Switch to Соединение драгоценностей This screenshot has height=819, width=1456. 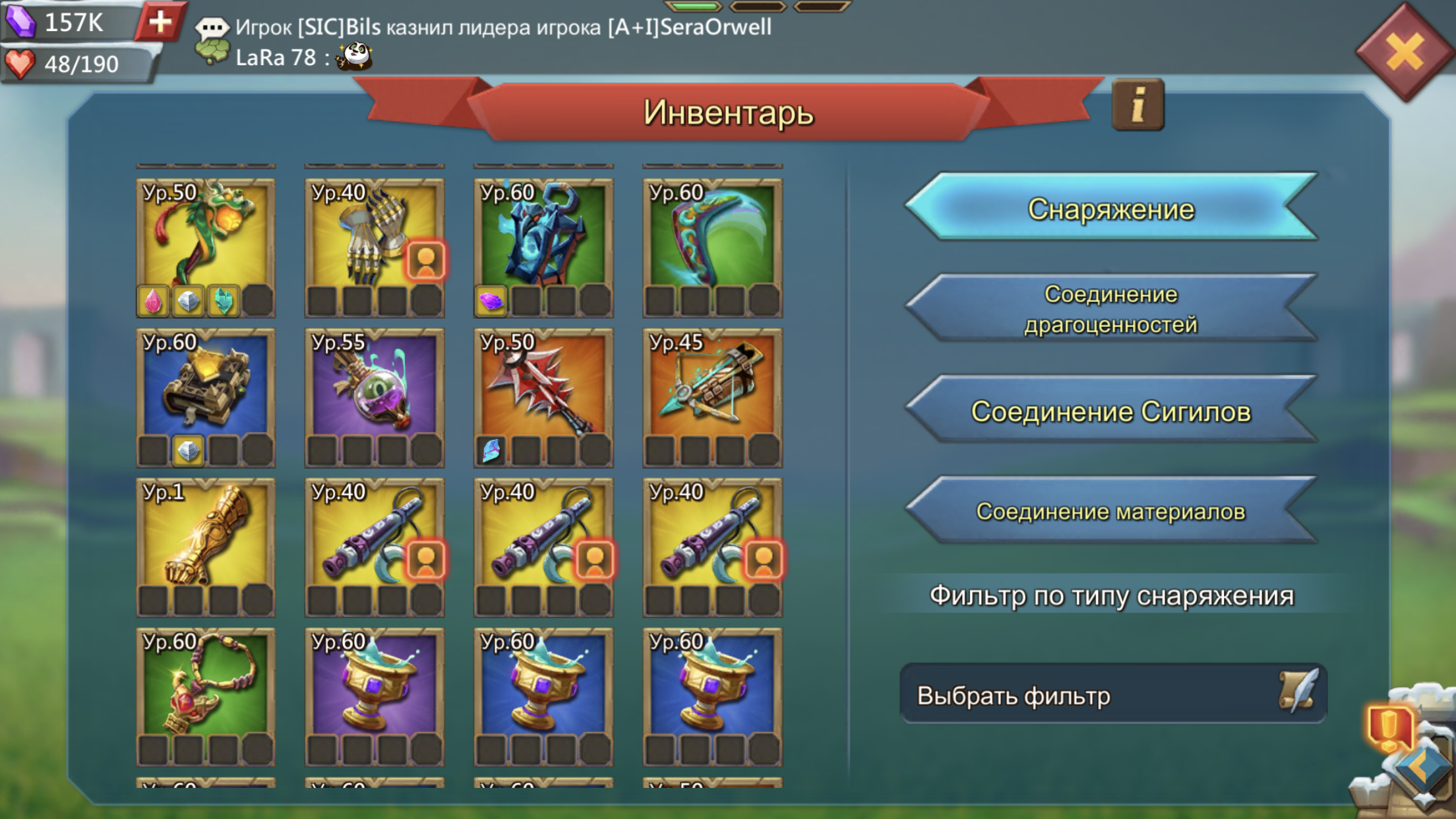1111,309
